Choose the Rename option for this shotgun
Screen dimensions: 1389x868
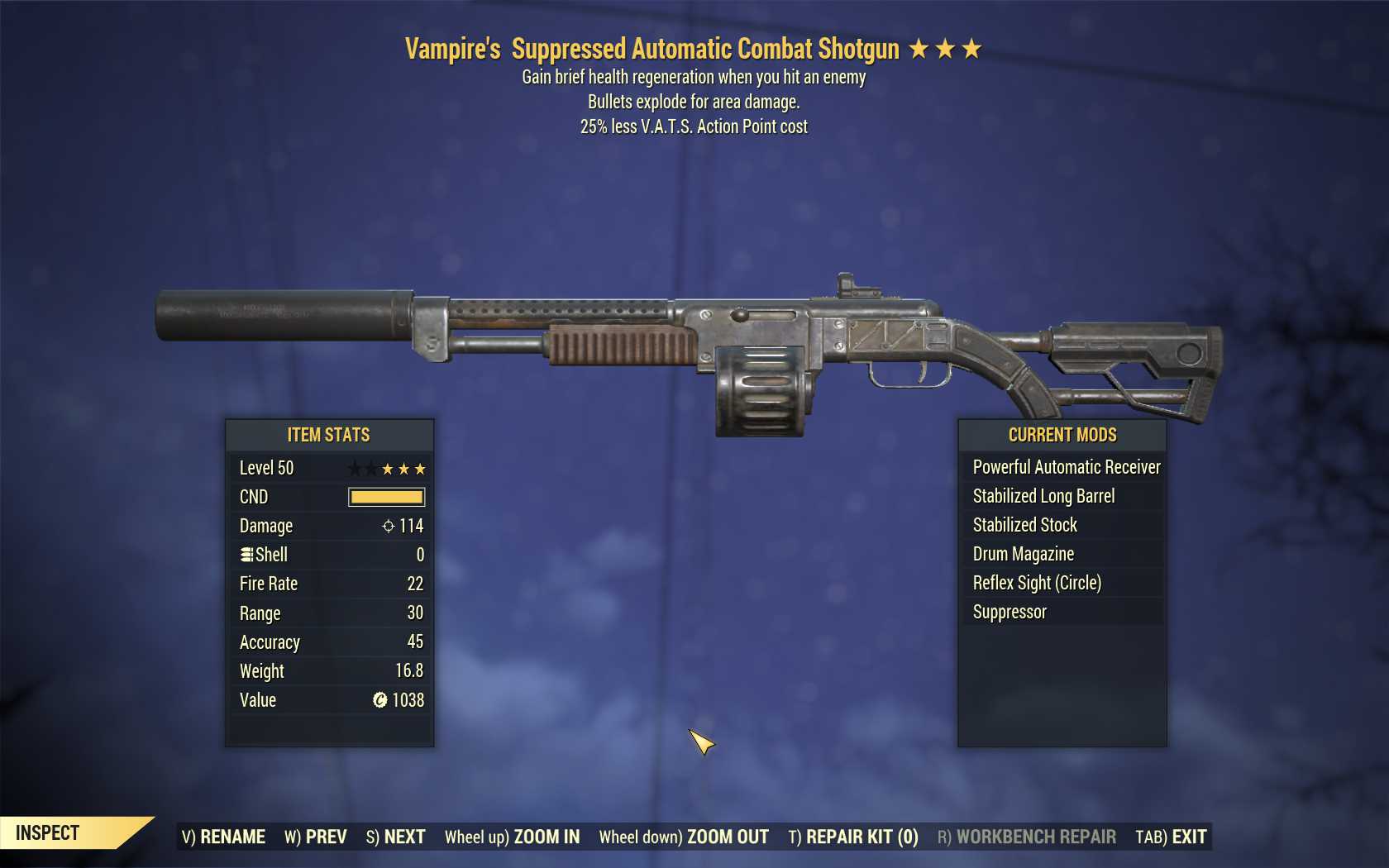tap(223, 837)
